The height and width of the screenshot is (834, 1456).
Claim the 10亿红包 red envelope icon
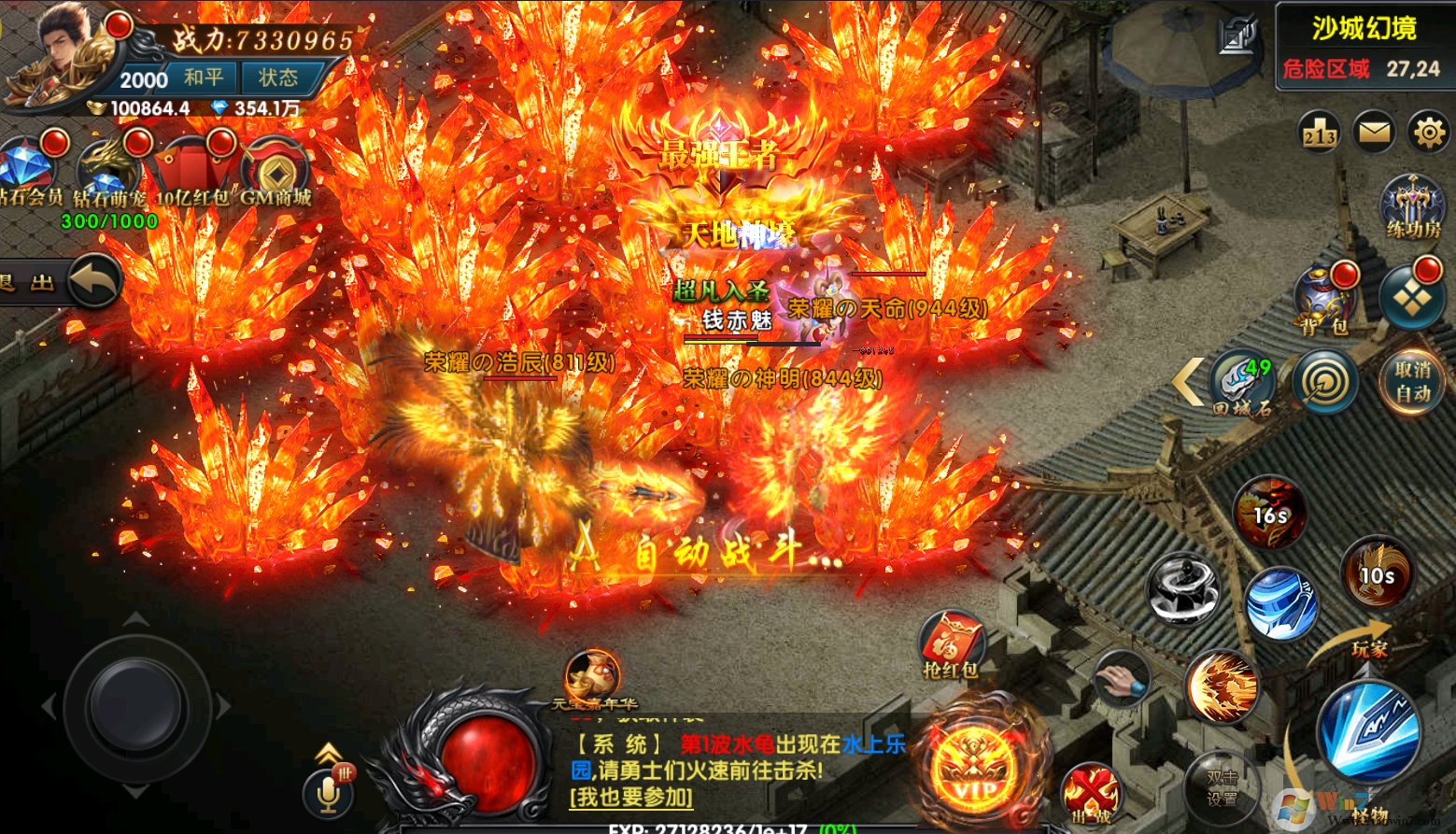[x=192, y=170]
